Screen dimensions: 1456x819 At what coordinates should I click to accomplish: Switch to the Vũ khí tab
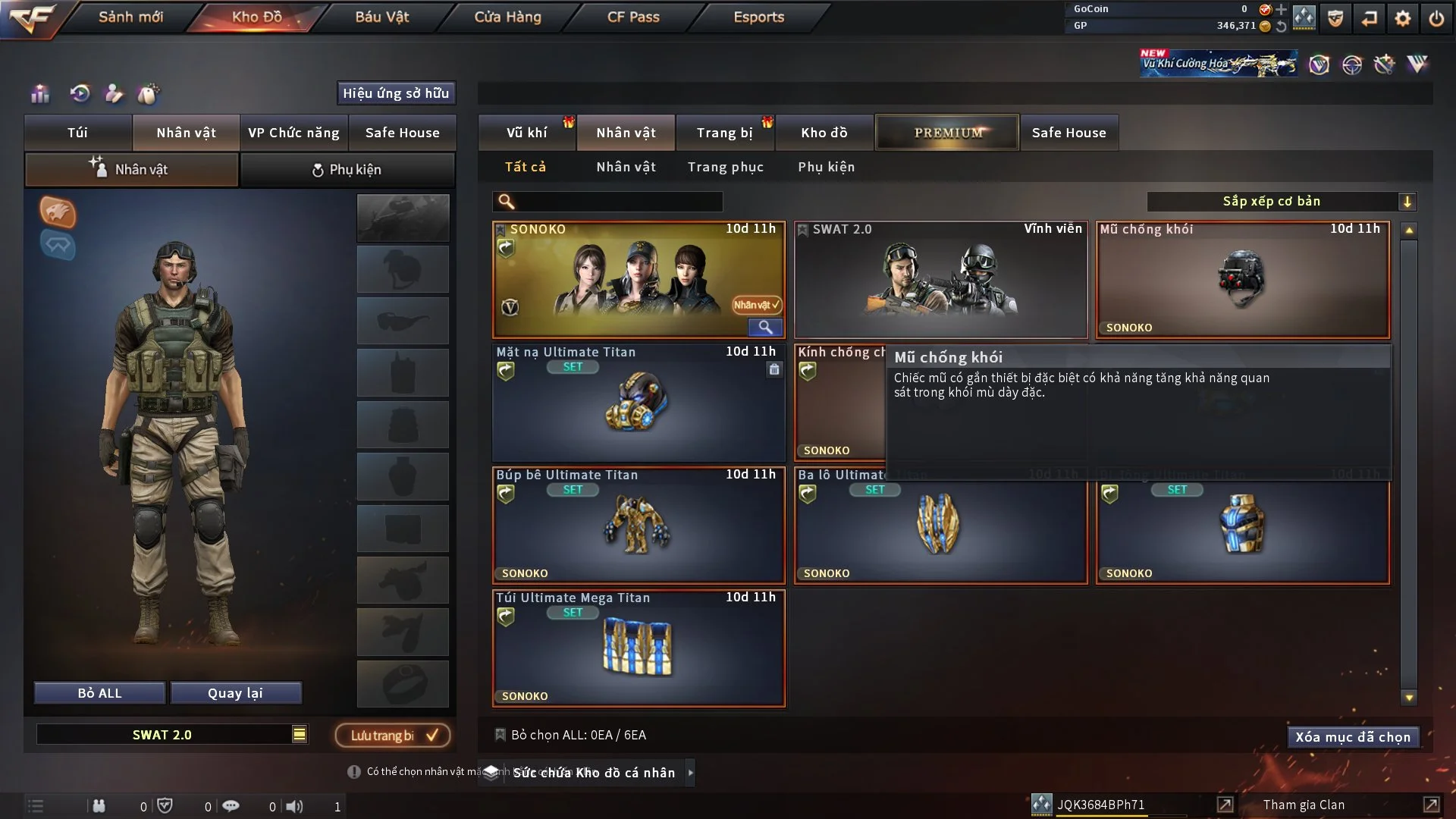(x=526, y=133)
